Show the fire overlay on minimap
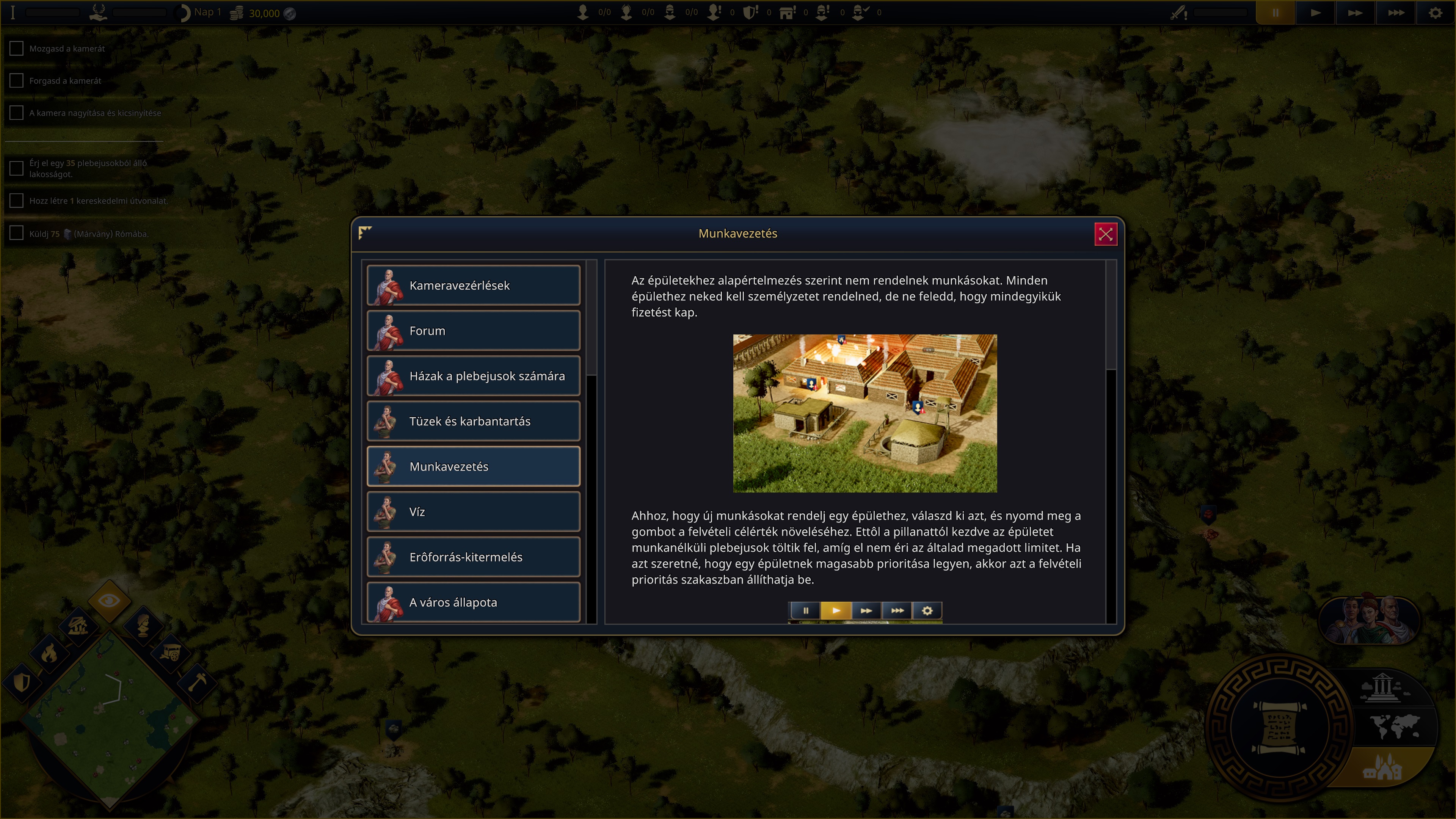This screenshot has width=1456, height=819. pyautogui.click(x=49, y=653)
